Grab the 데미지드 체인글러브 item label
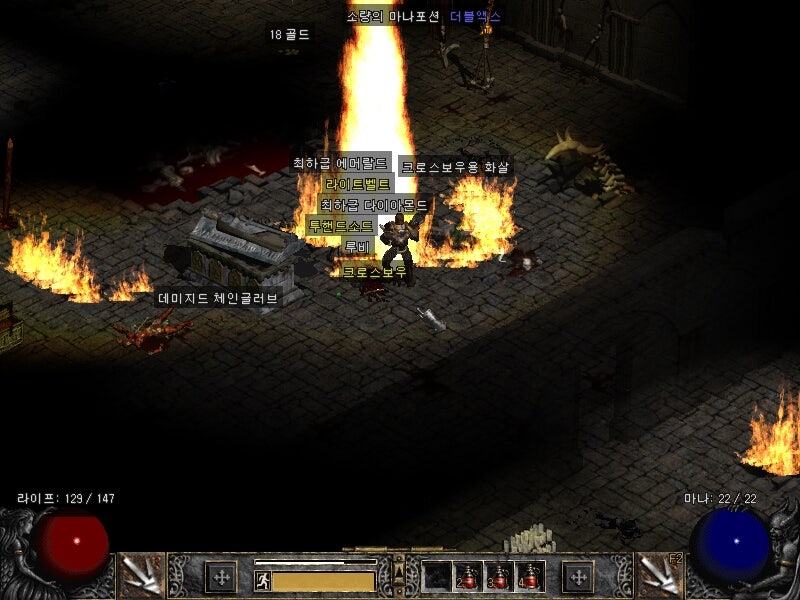The height and width of the screenshot is (600, 800). tap(218, 298)
